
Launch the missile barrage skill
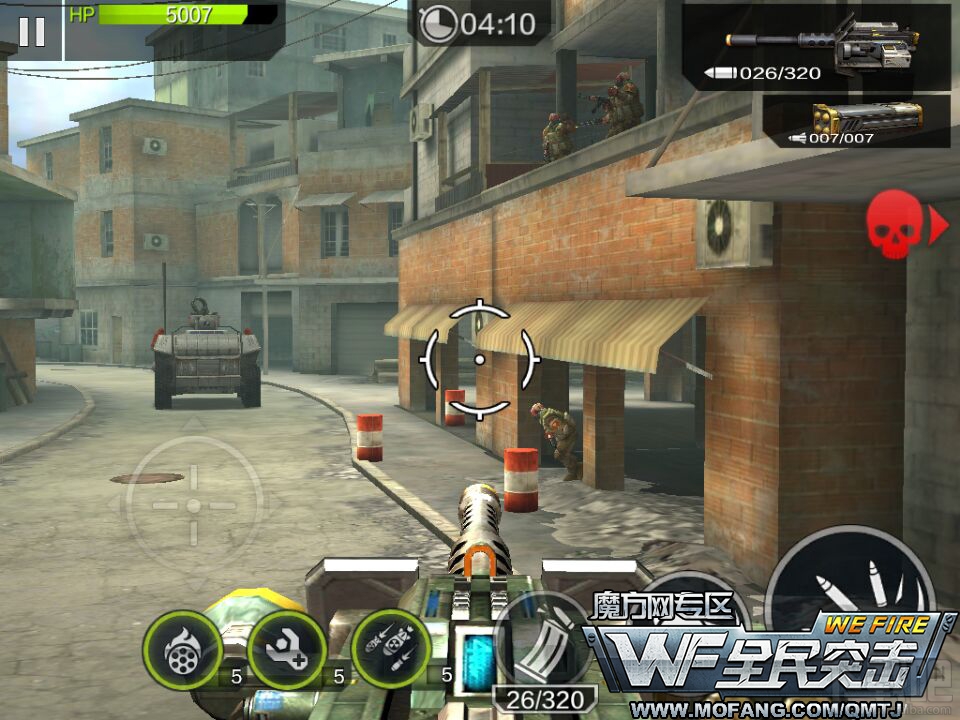click(392, 650)
